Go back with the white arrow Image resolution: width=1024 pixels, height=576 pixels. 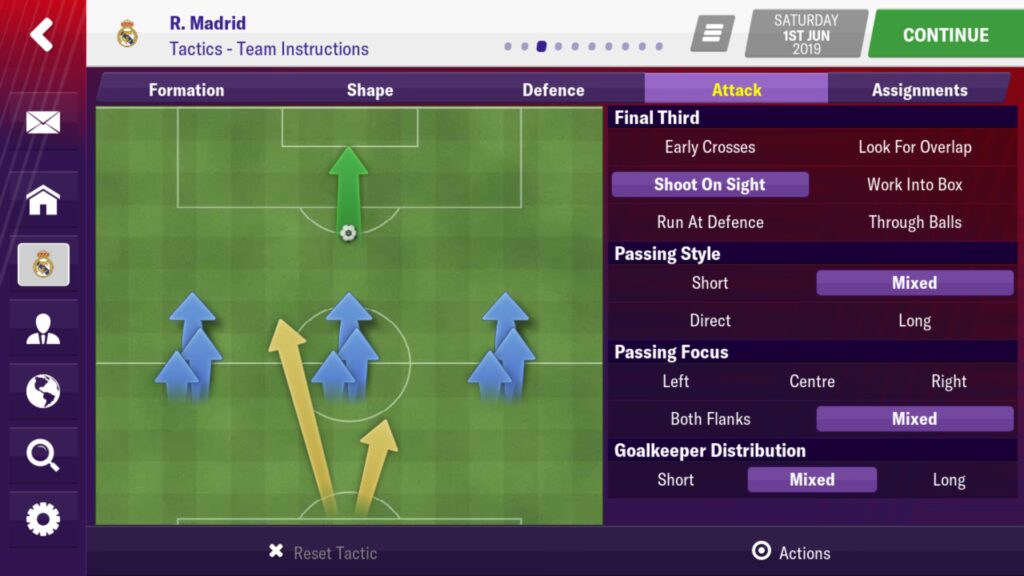(x=42, y=35)
